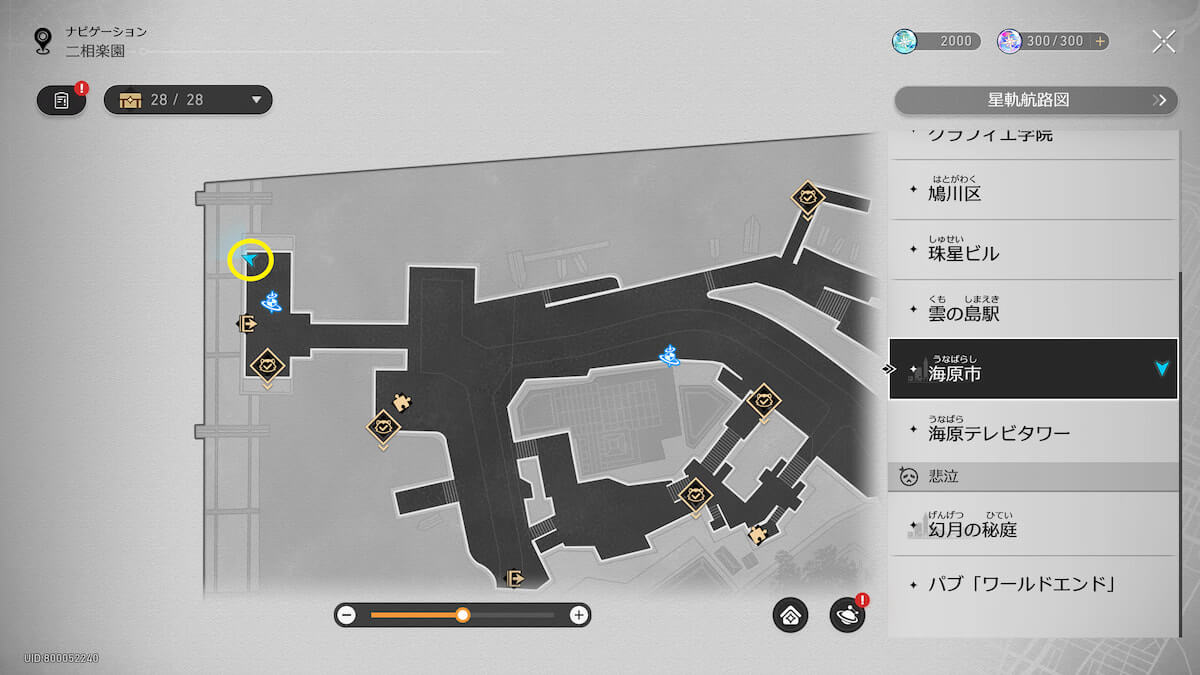The height and width of the screenshot is (675, 1200).
Task: Click the golden puzzle piece map marker
Action: click(x=403, y=402)
